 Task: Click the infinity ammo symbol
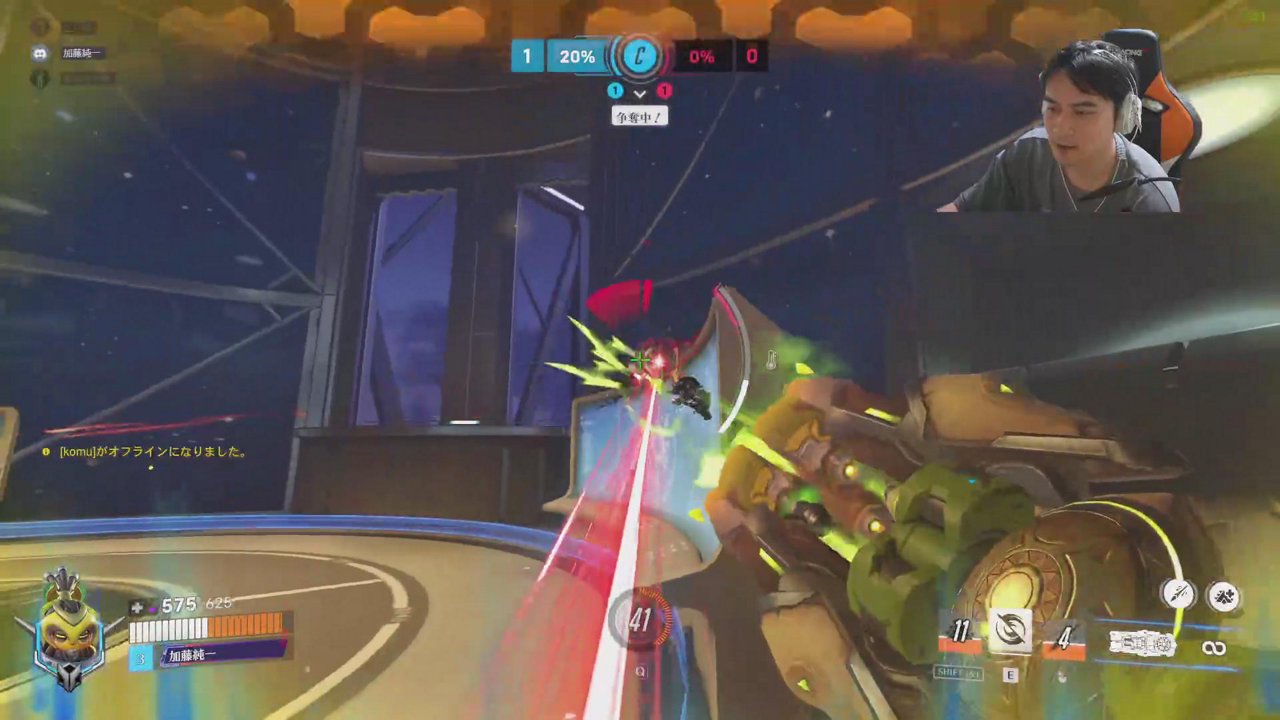(1215, 648)
